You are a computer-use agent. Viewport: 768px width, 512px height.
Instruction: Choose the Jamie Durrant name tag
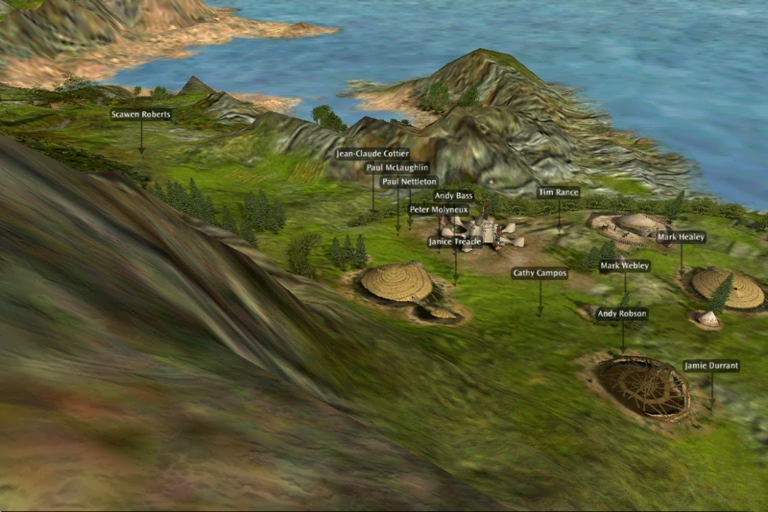(x=712, y=366)
